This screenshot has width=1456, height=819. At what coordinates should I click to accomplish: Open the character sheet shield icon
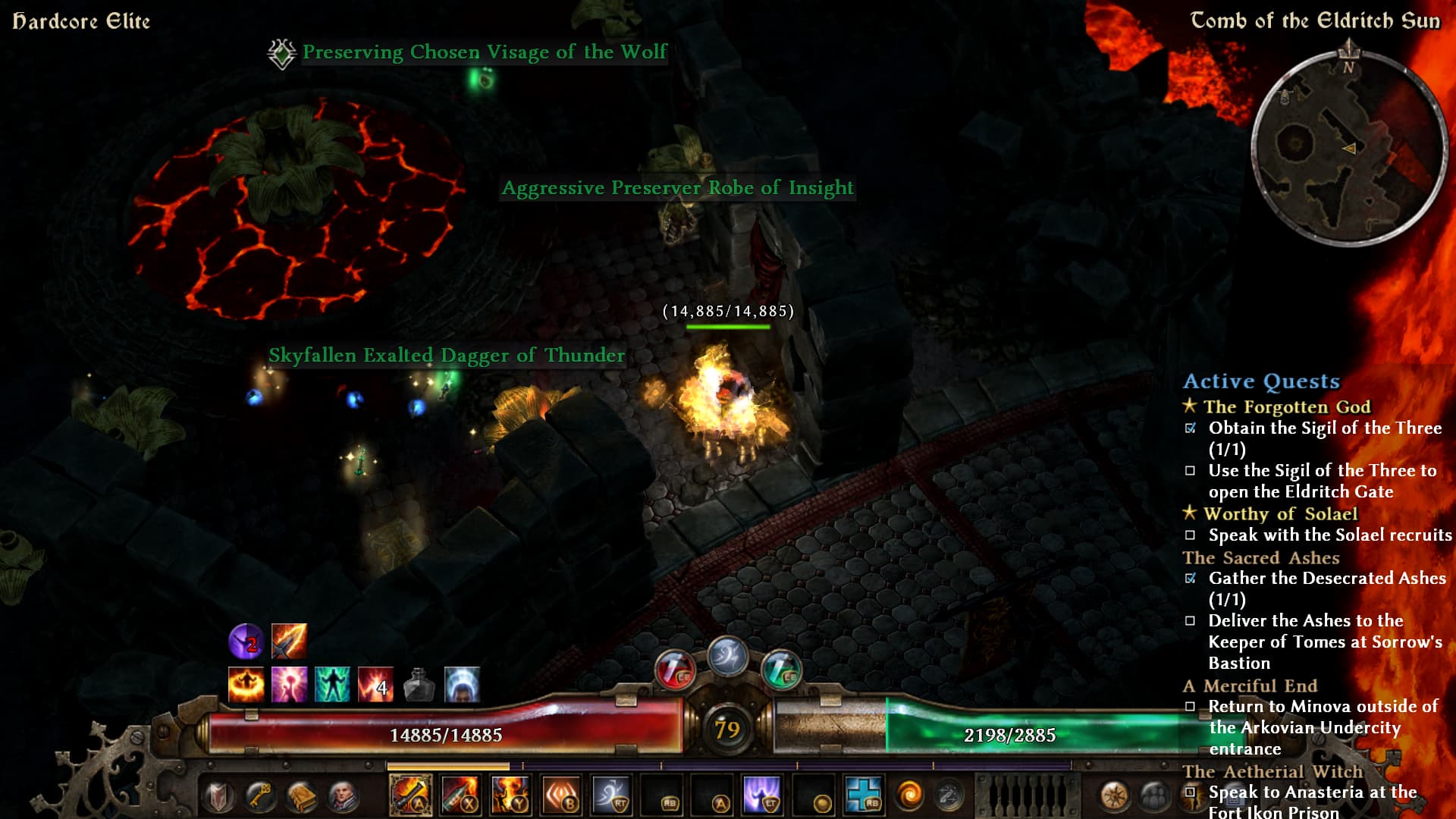click(219, 796)
